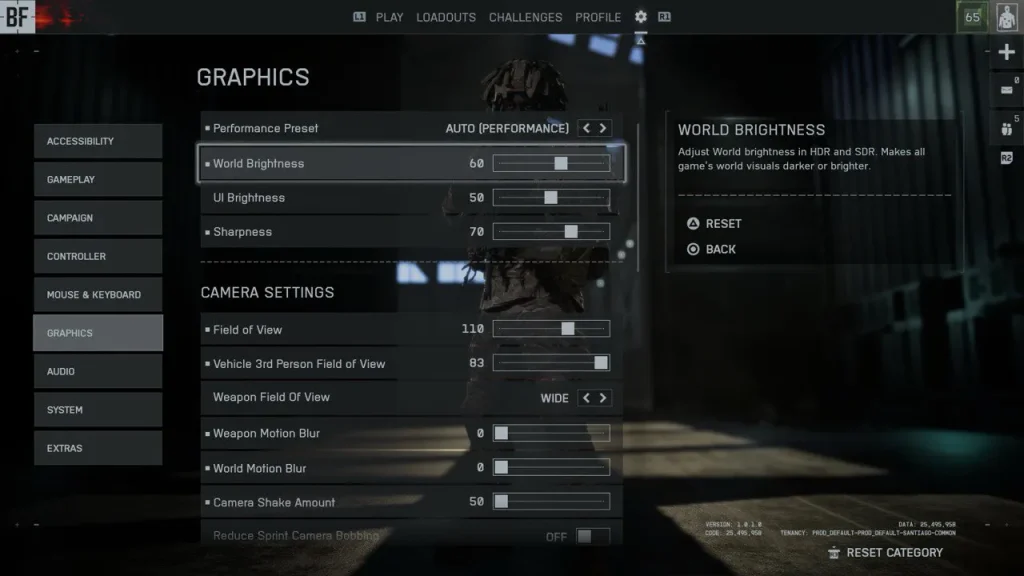This screenshot has height=576, width=1024.
Task: Adjust the Camera Shake Amount slider
Action: (551, 502)
